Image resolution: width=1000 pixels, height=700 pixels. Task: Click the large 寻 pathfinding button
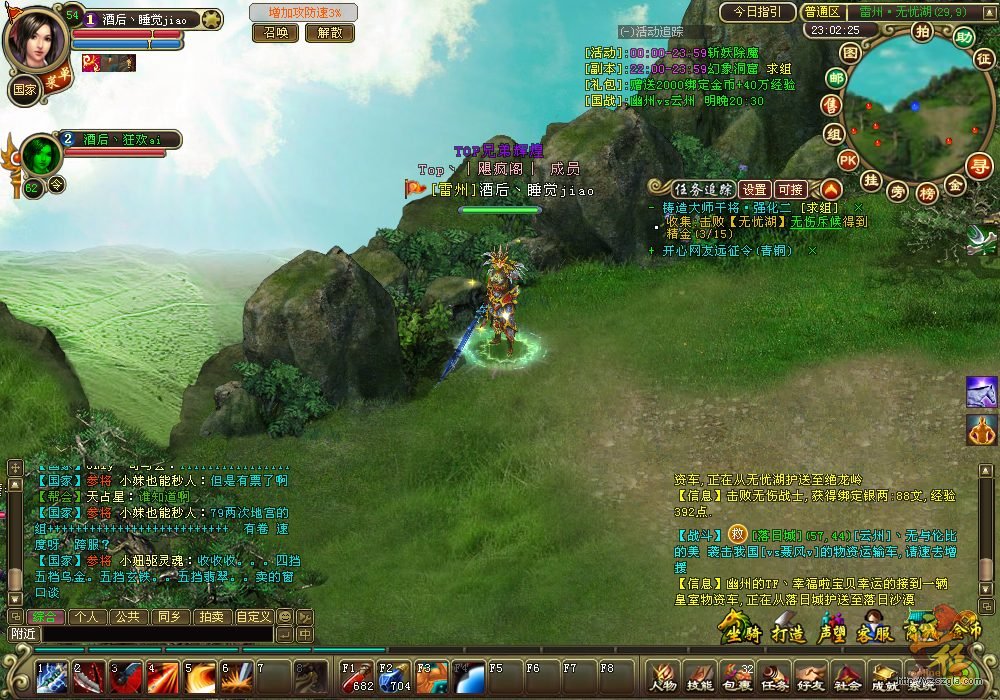pyautogui.click(x=979, y=166)
